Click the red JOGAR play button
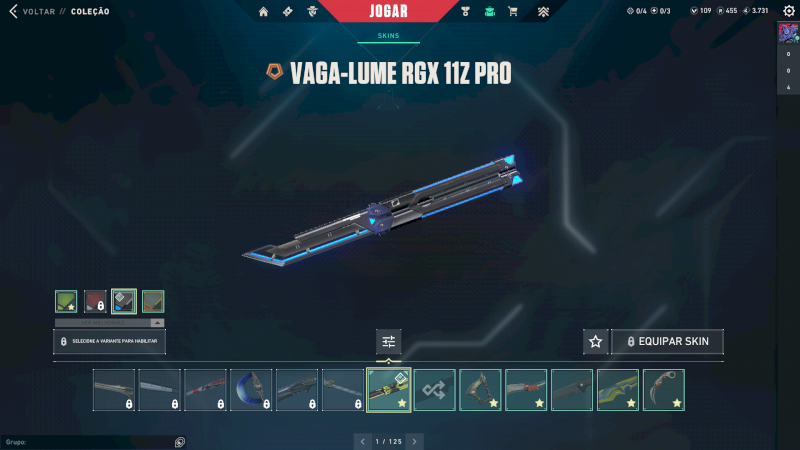Screen dimensions: 800x450 click(399, 11)
